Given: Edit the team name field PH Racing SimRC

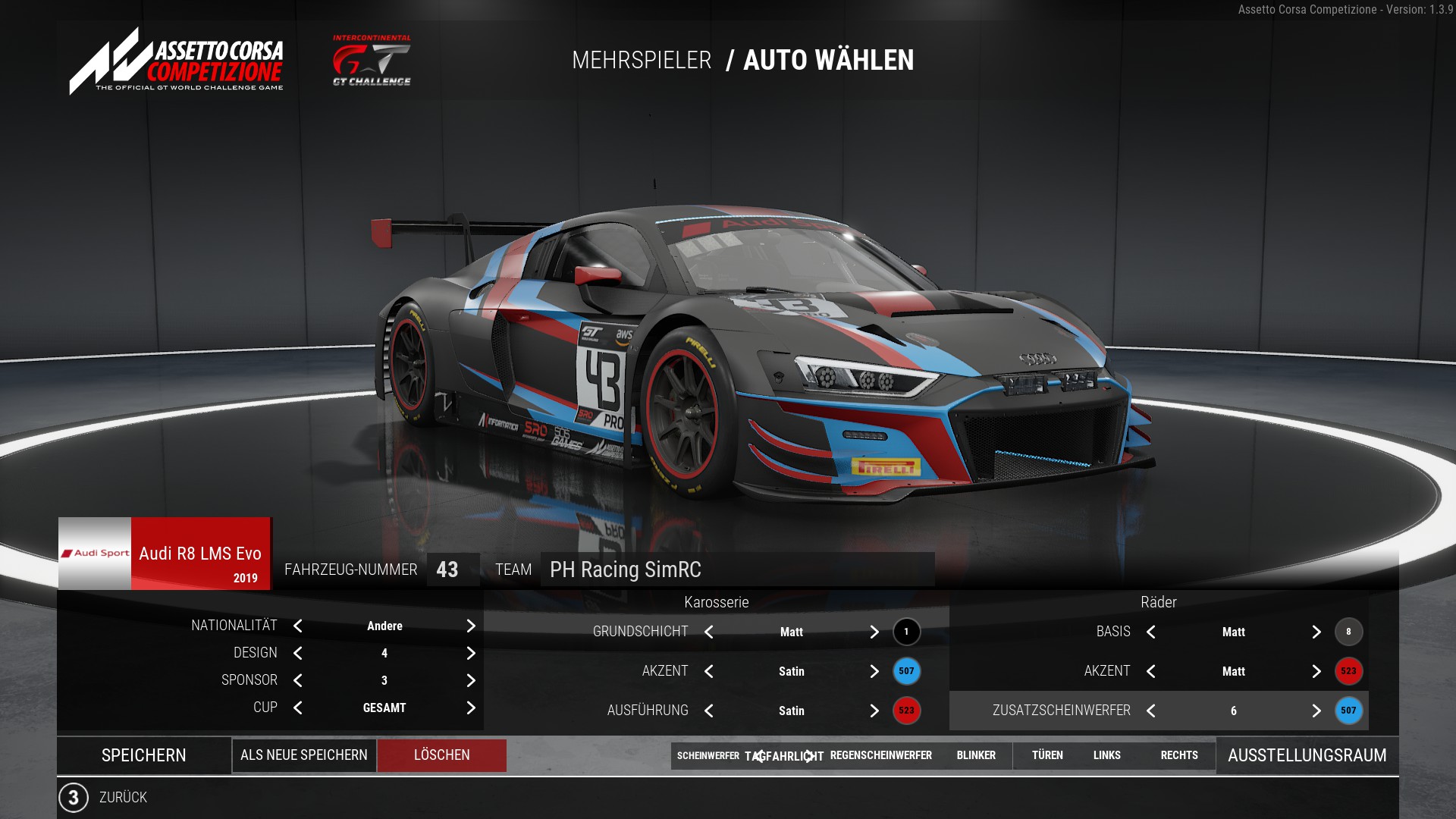Looking at the screenshot, I should click(736, 570).
